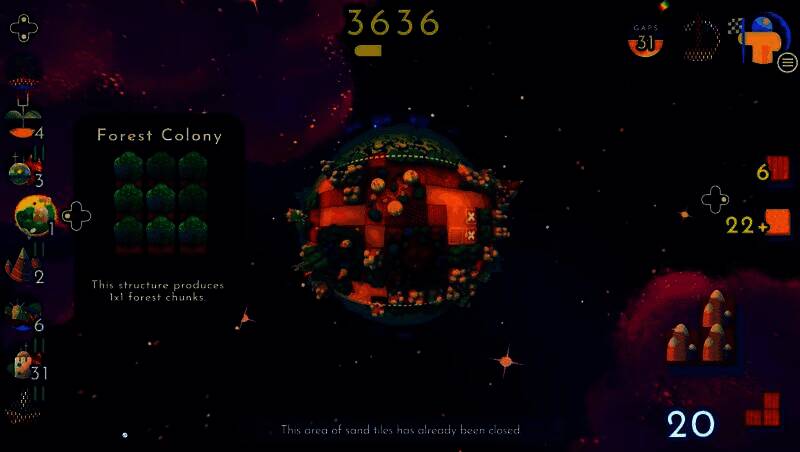
Task: Select the orange planet goal icon
Action: click(x=767, y=39)
